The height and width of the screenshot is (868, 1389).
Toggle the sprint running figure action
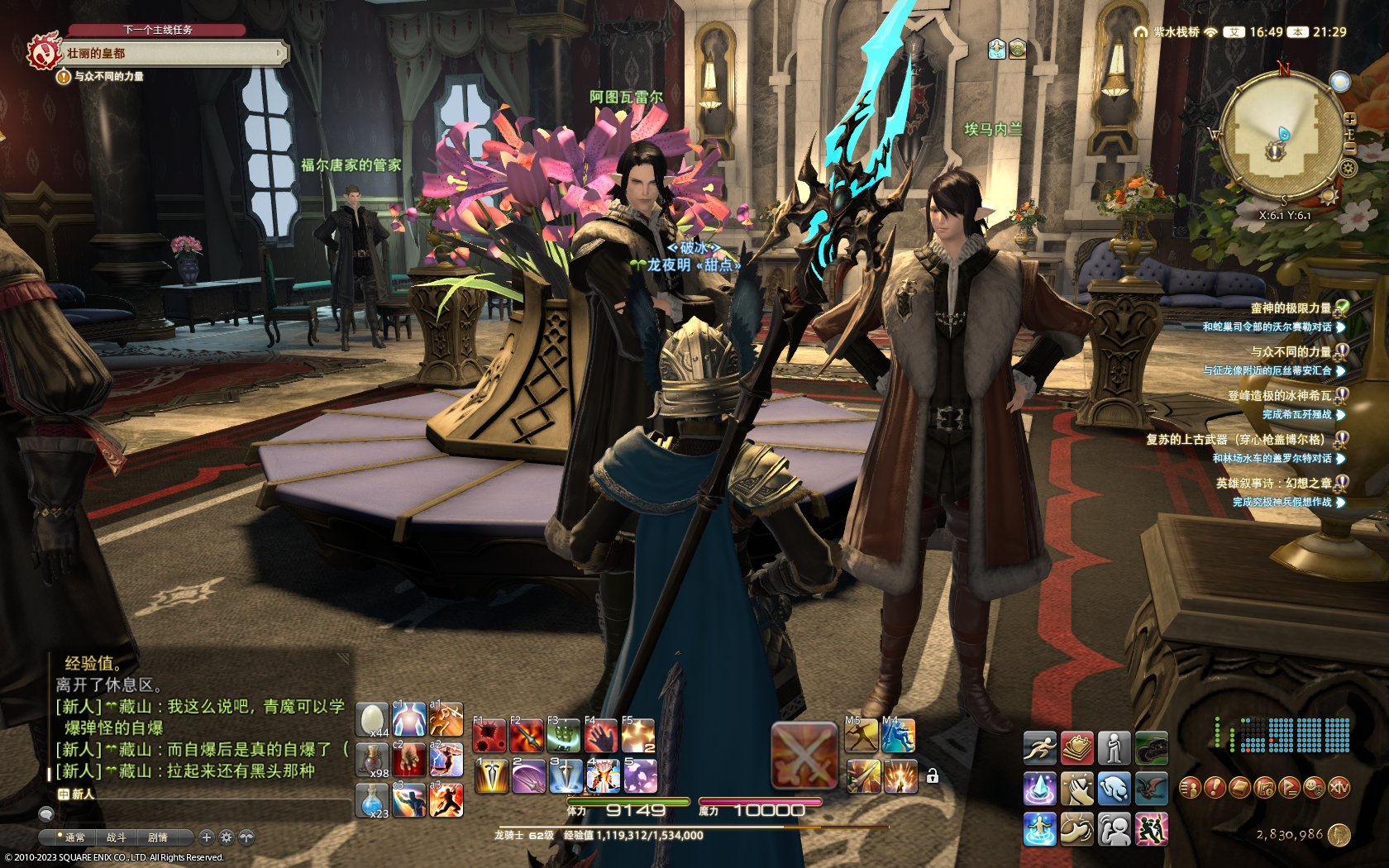point(1039,748)
